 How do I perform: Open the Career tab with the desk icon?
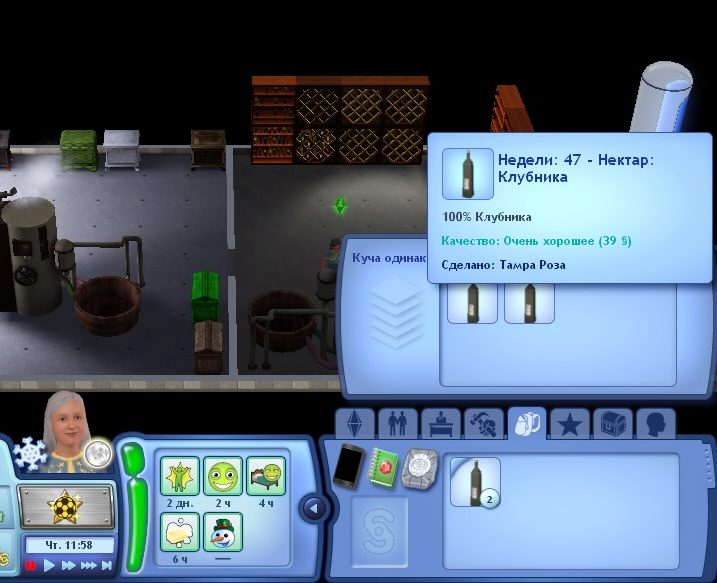point(440,425)
